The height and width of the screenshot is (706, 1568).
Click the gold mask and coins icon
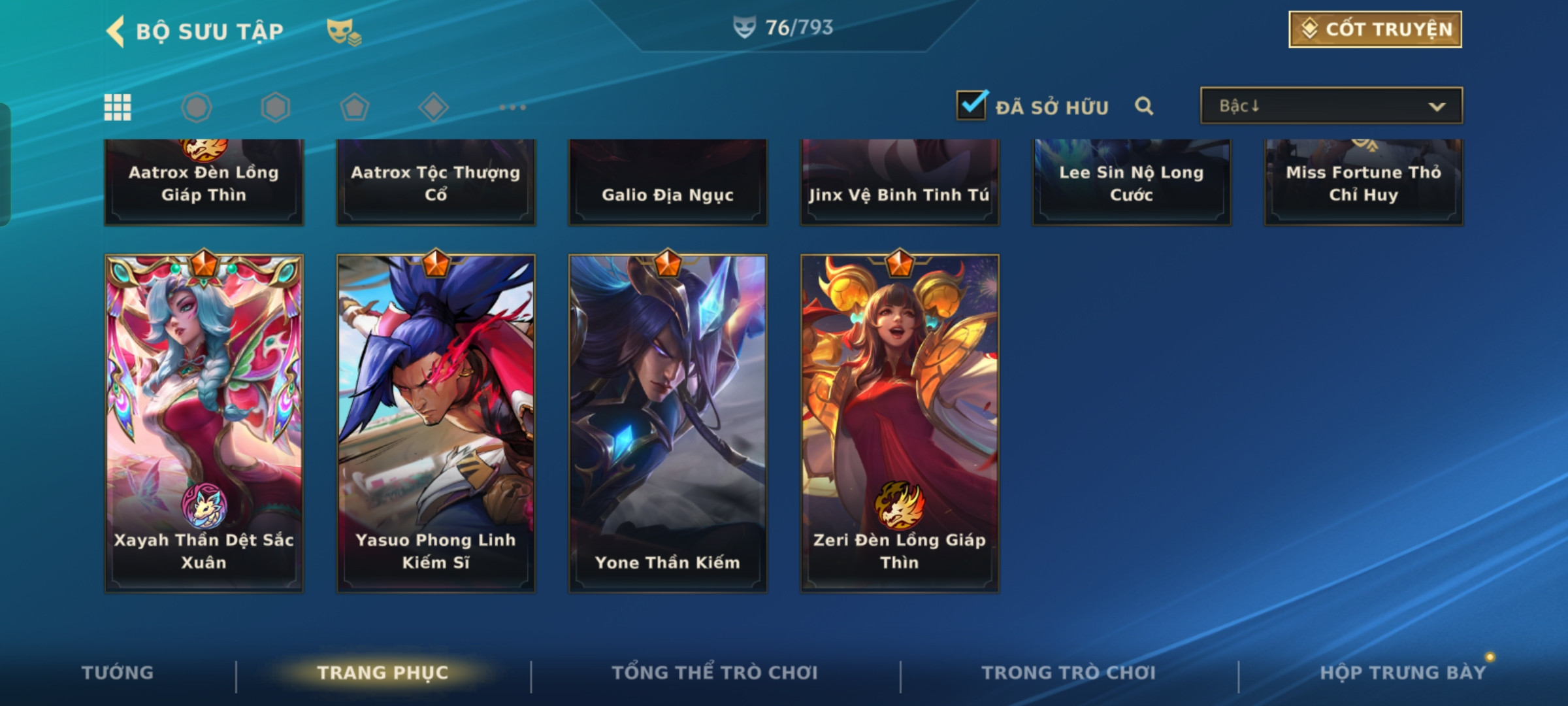pyautogui.click(x=344, y=31)
